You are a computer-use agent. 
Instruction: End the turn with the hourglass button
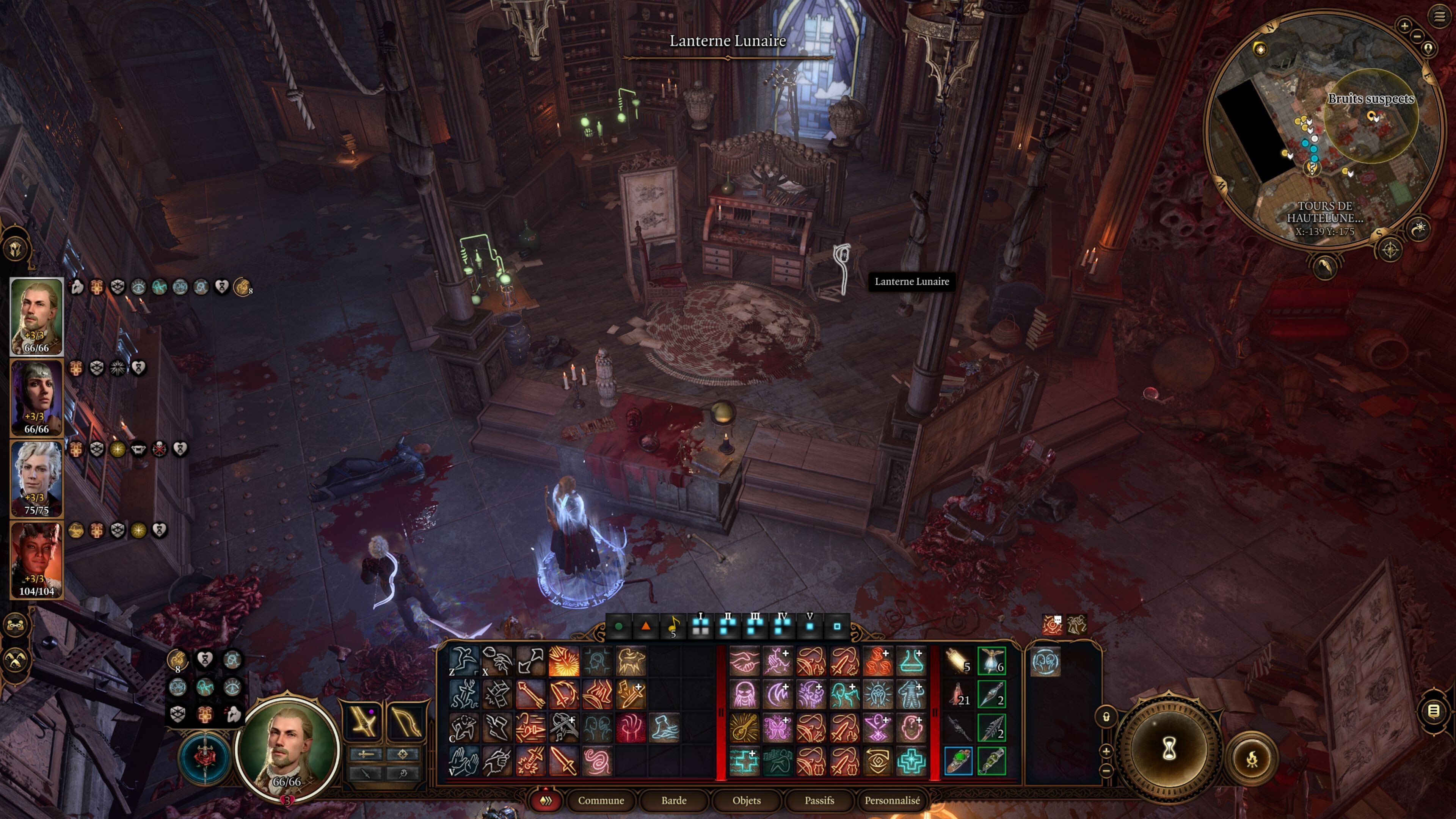click(1168, 750)
